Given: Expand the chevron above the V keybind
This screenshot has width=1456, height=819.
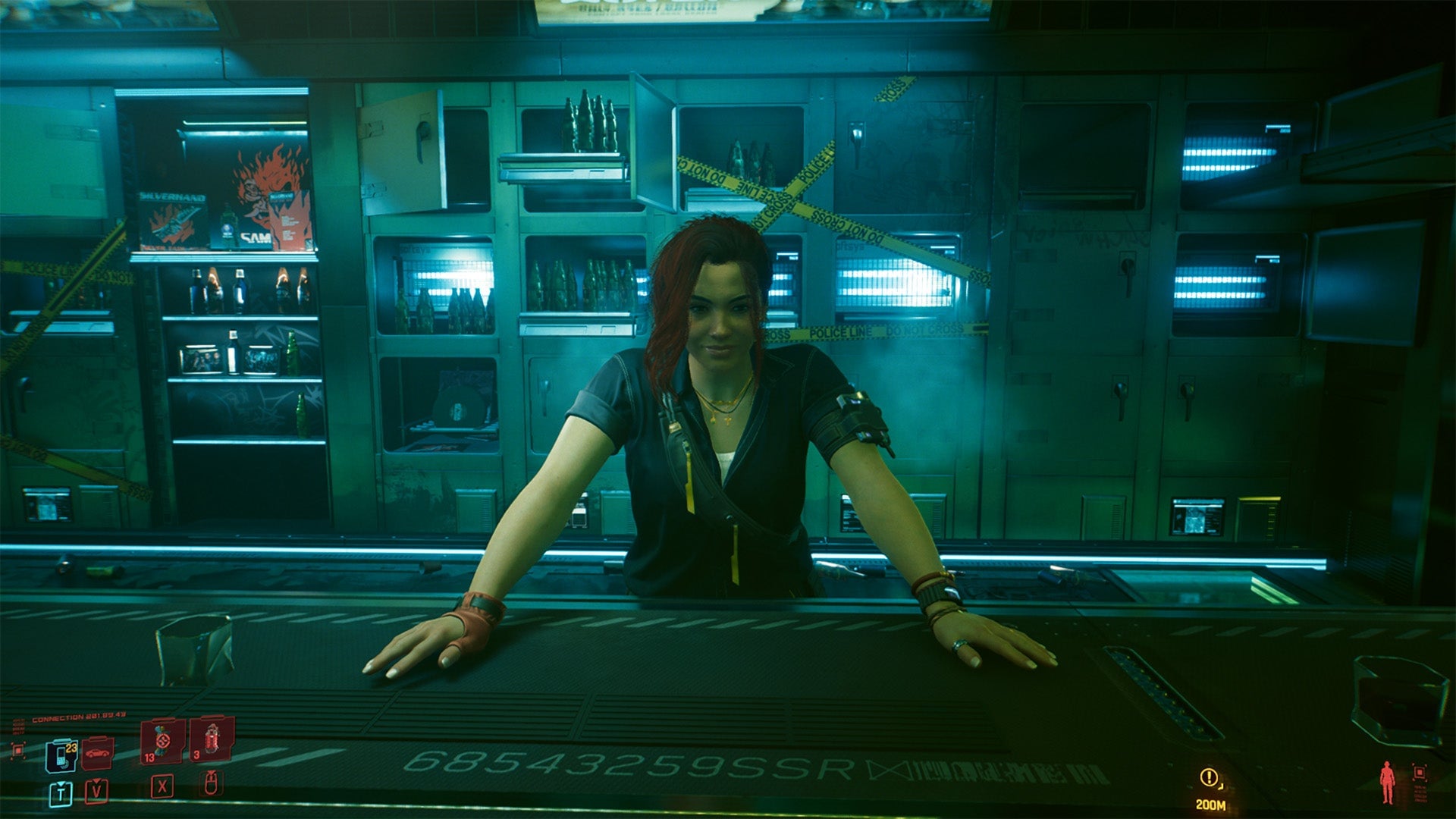Looking at the screenshot, I should coord(96,780).
